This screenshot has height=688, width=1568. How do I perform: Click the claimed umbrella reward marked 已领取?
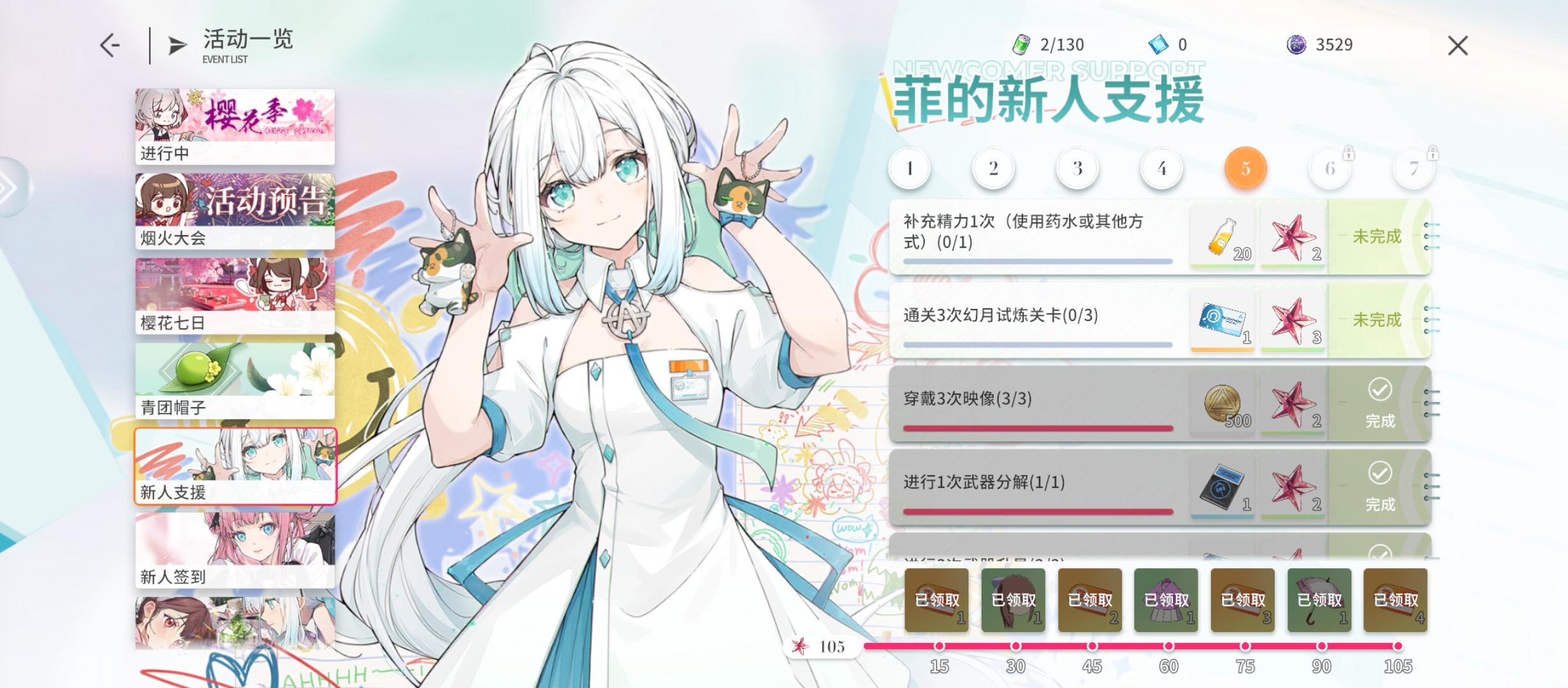pyautogui.click(x=1319, y=599)
